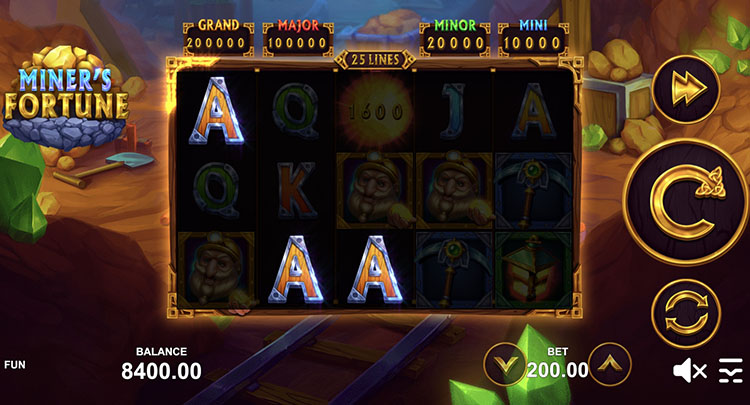Open the autoplay spin options
Image resolution: width=750 pixels, height=405 pixels.
(x=685, y=313)
